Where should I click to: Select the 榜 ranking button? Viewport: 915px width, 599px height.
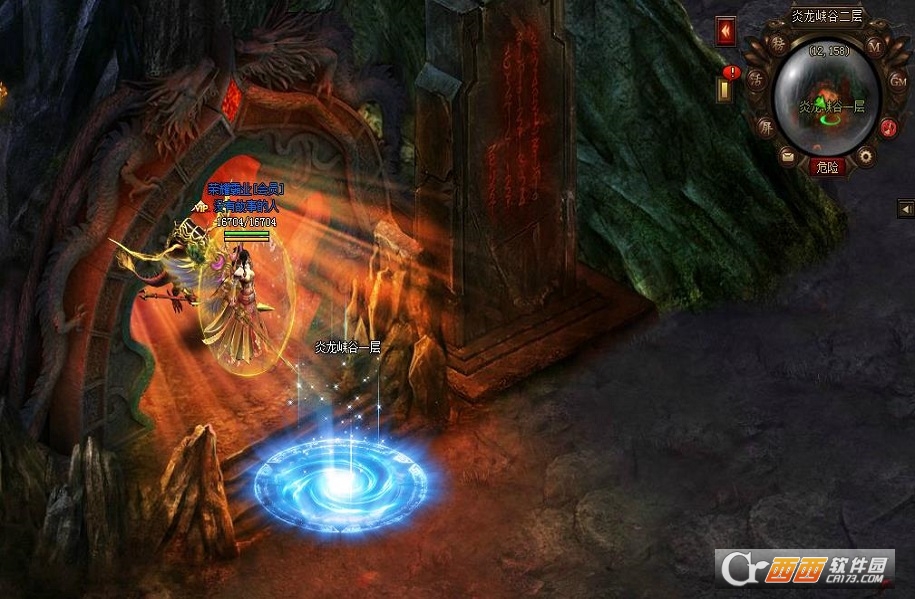click(x=778, y=47)
